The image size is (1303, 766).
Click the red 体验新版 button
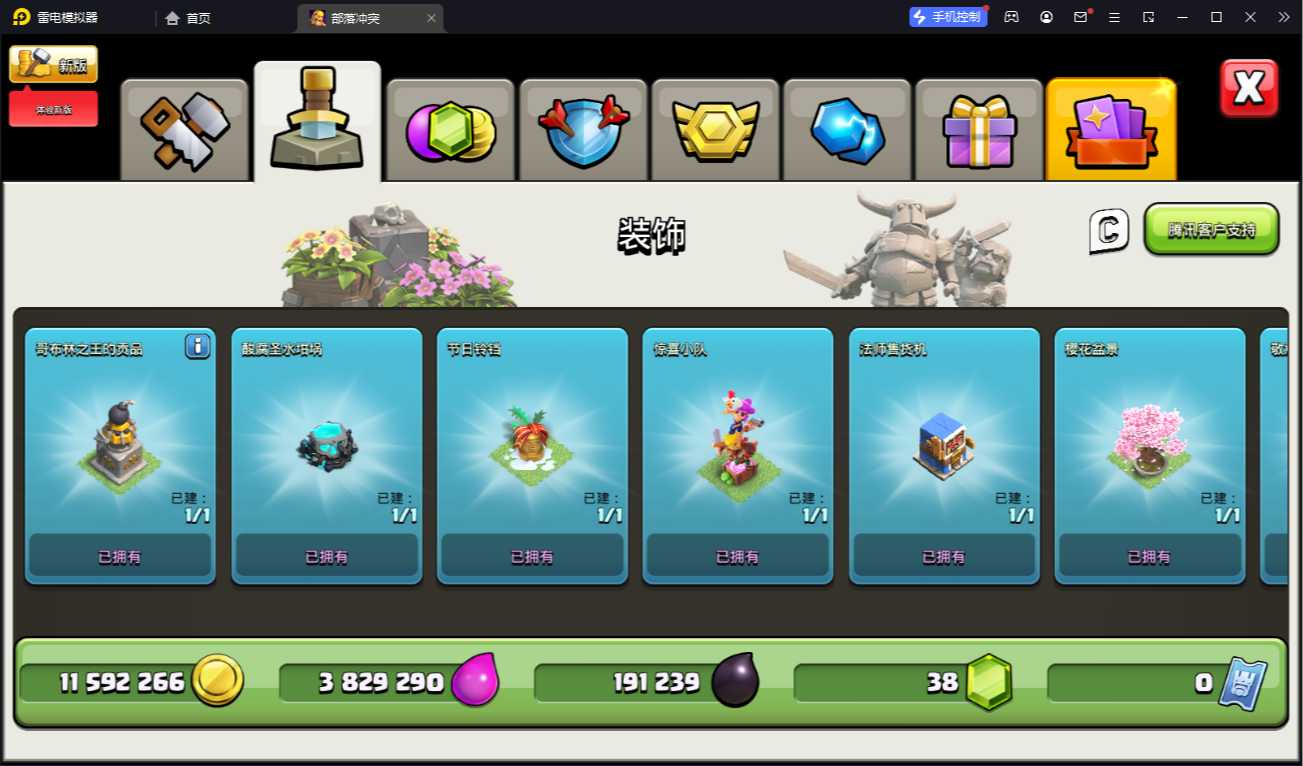click(x=54, y=109)
